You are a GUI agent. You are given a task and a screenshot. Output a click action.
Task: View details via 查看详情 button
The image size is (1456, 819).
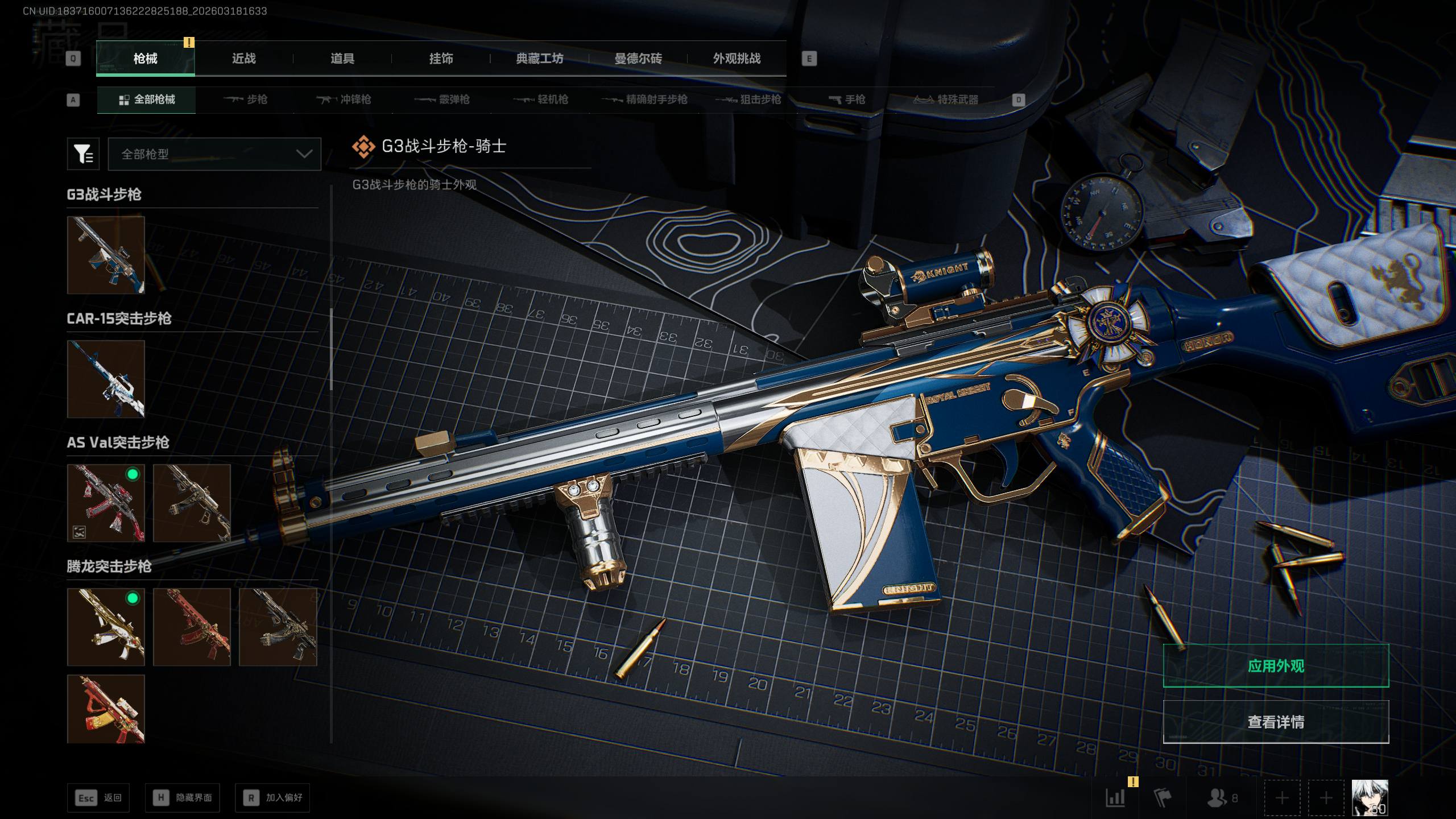(x=1276, y=722)
